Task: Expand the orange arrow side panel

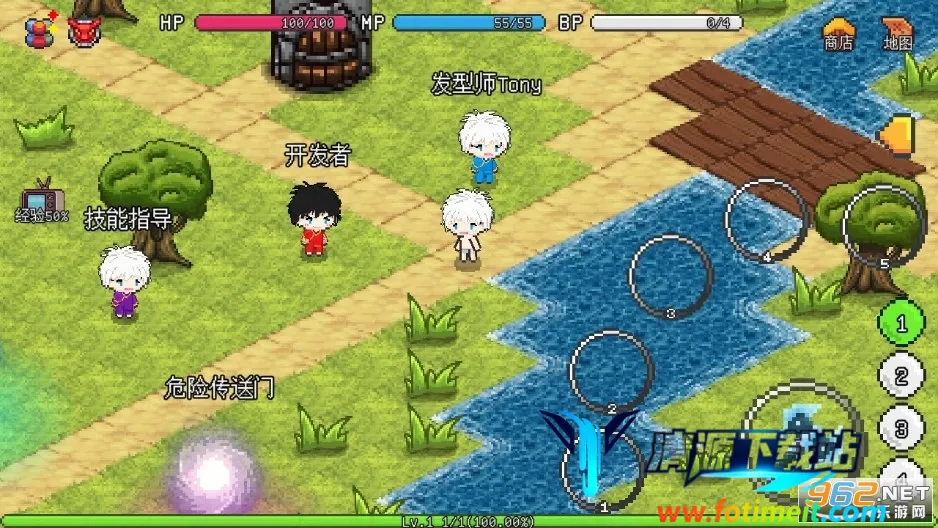Action: click(900, 135)
